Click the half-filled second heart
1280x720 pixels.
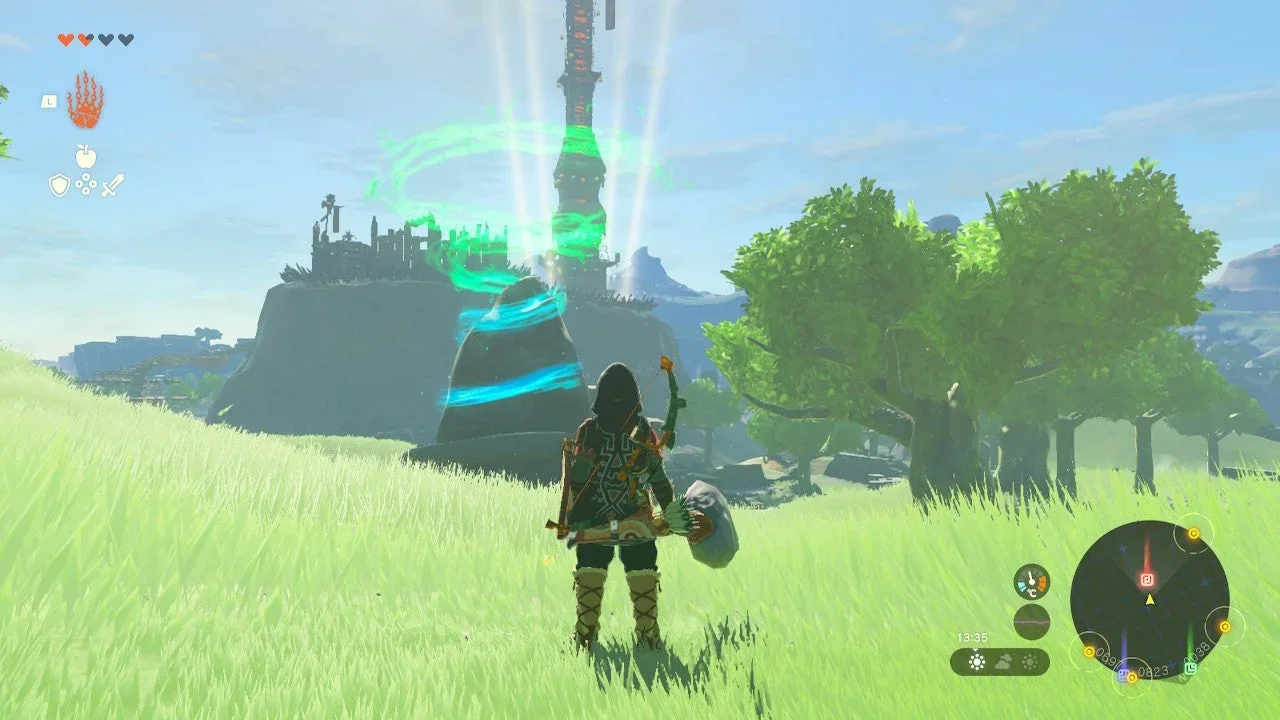[x=85, y=39]
